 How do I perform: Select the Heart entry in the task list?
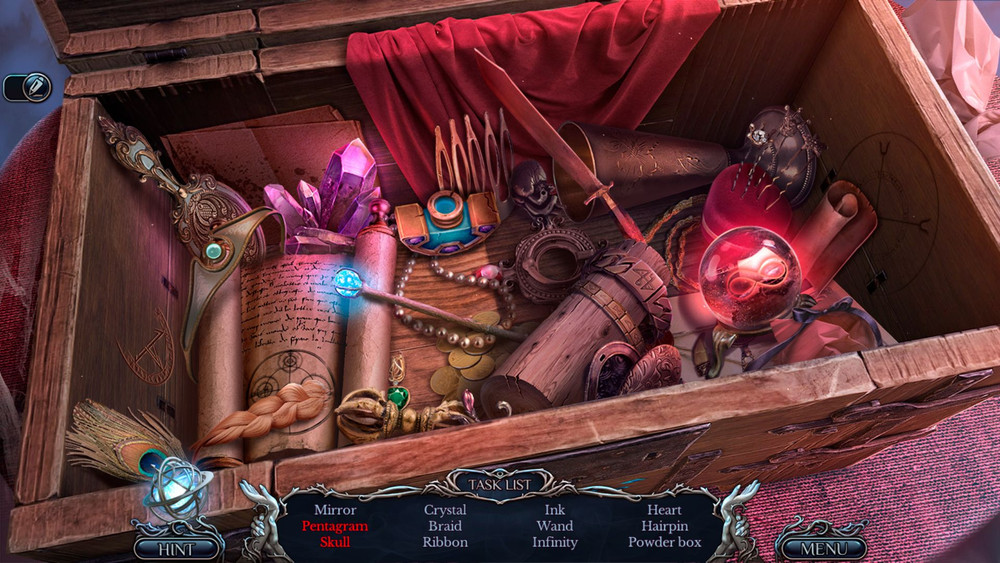[664, 510]
